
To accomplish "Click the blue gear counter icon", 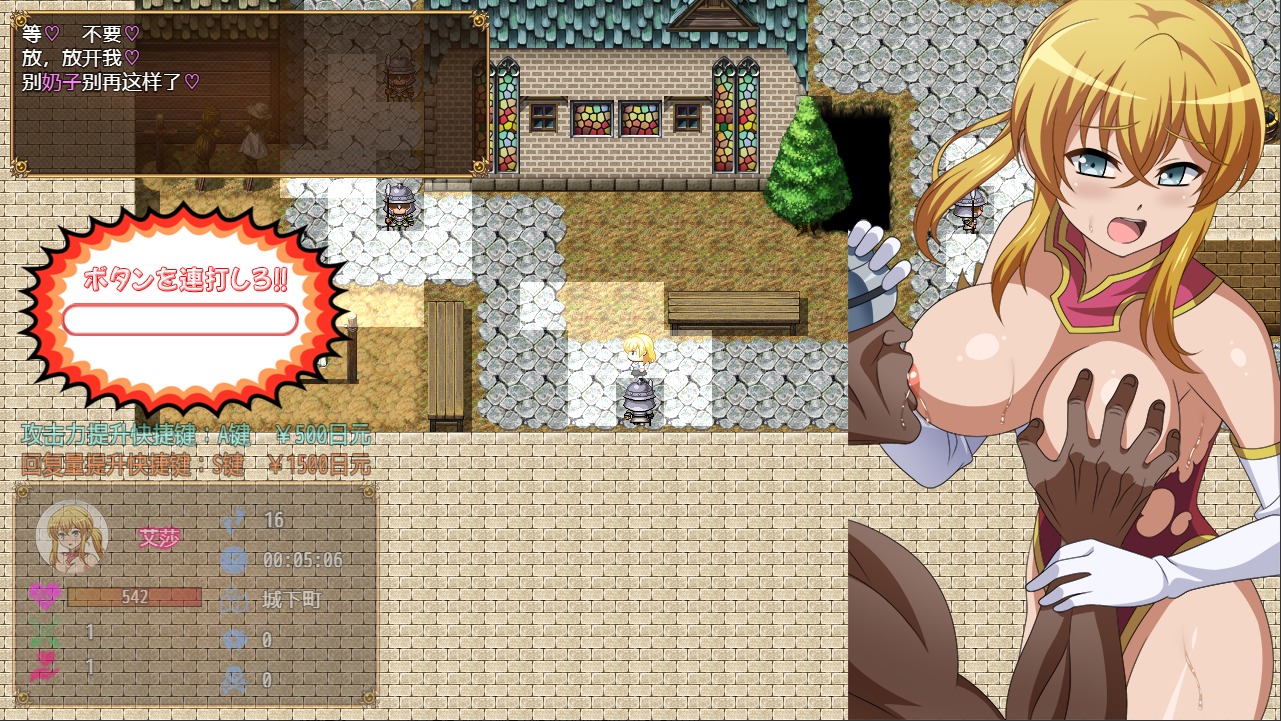I will pos(236,640).
